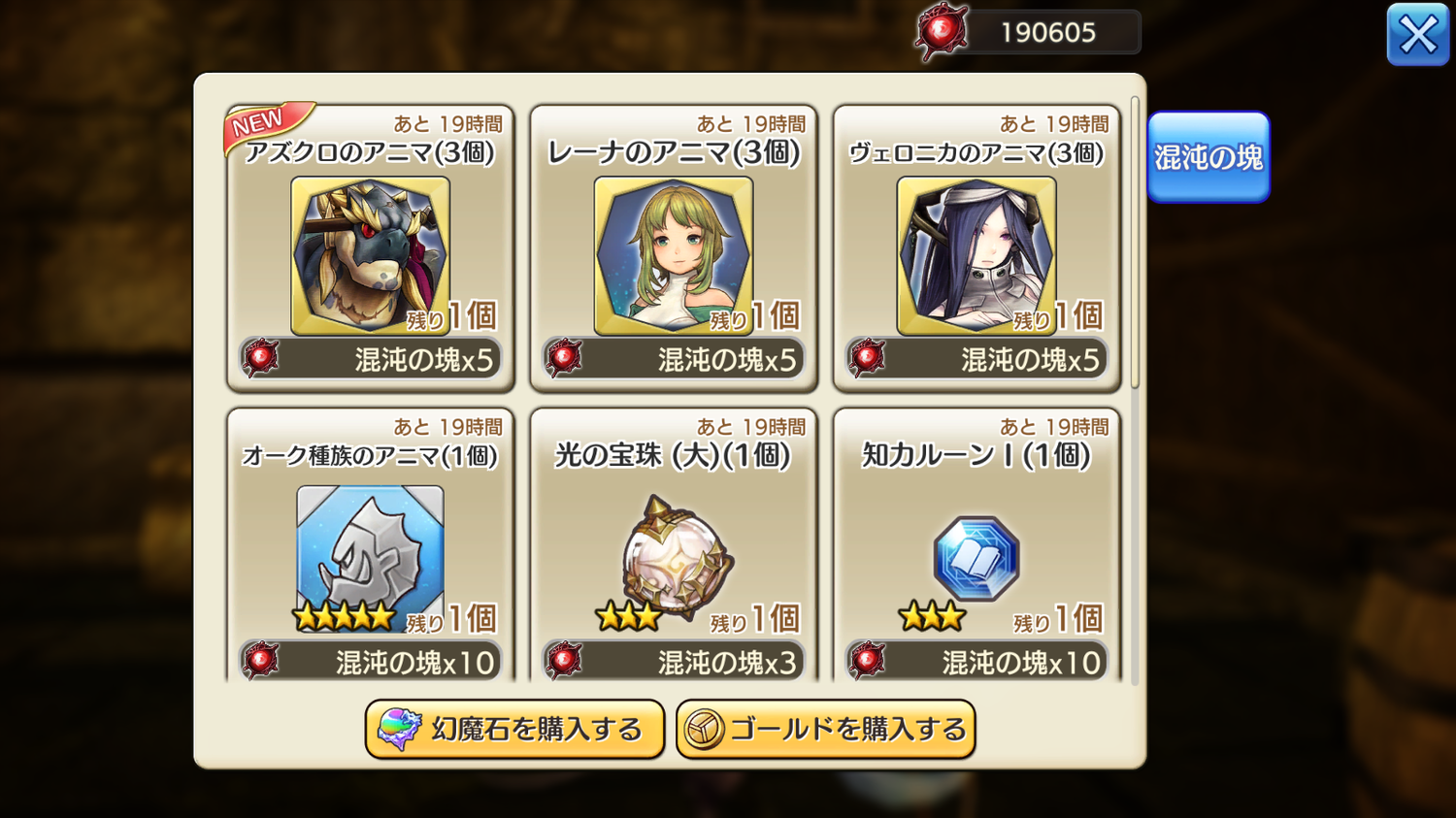Click the shop list scrollbar

1135,243
